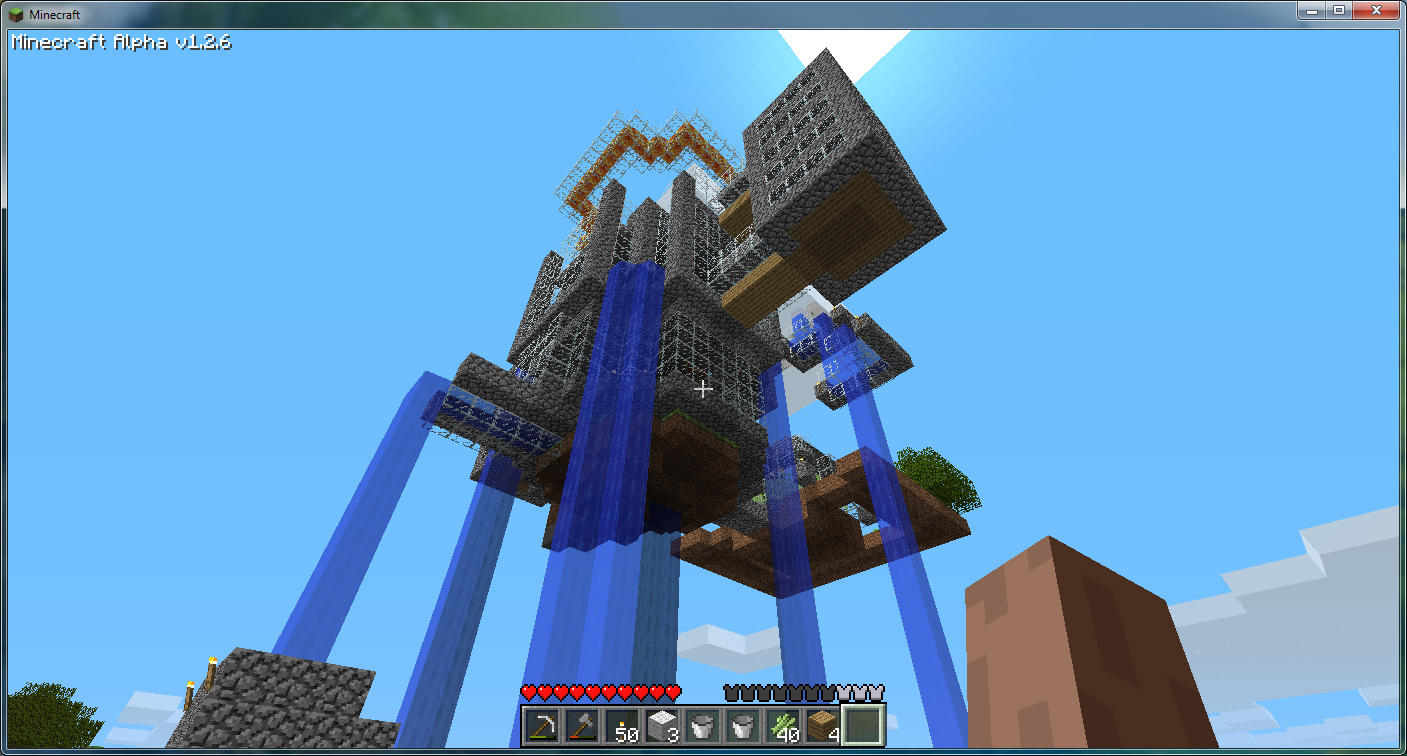1407x756 pixels.
Task: Click the leftmost red health heart
Action: click(528, 693)
